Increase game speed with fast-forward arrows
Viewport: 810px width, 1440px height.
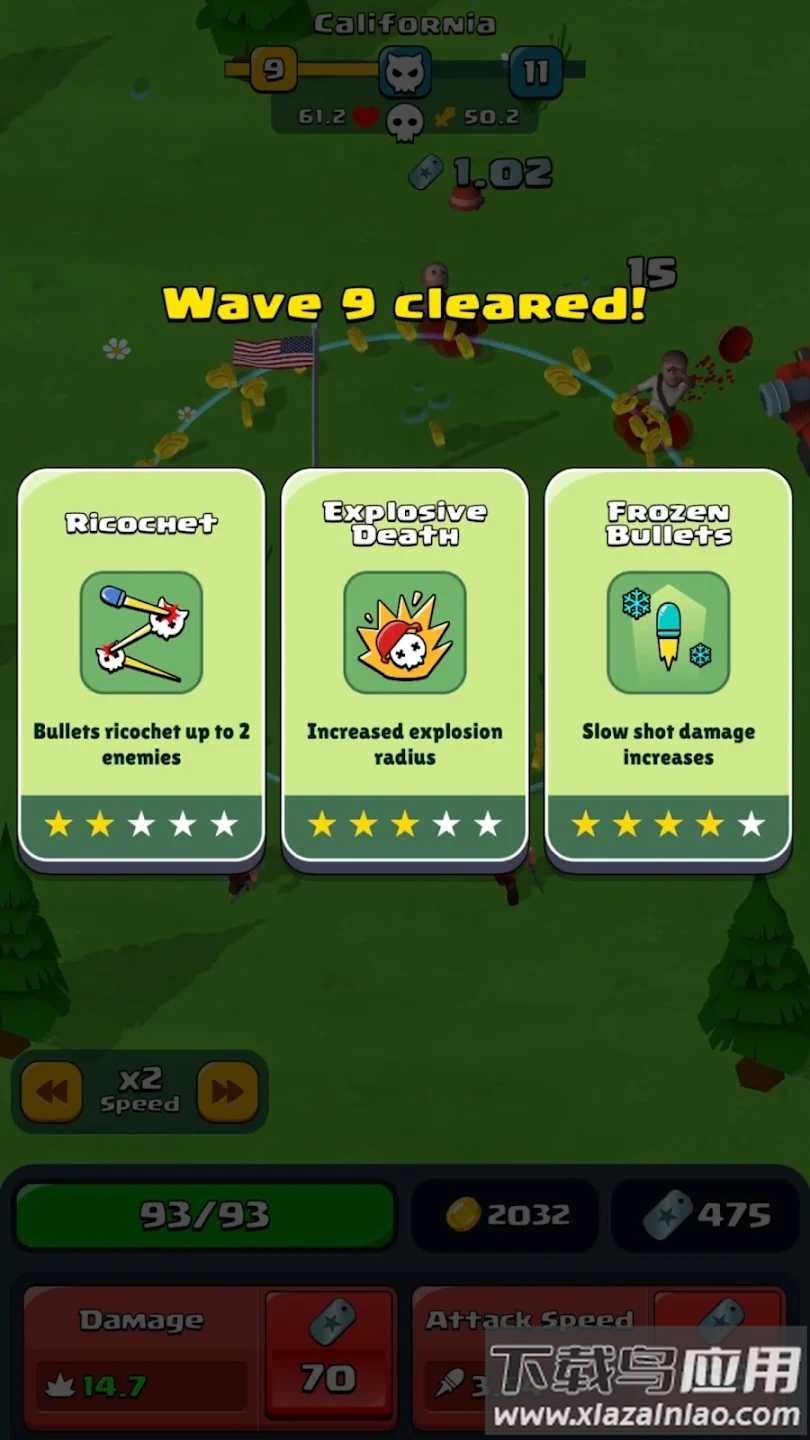[x=228, y=1091]
